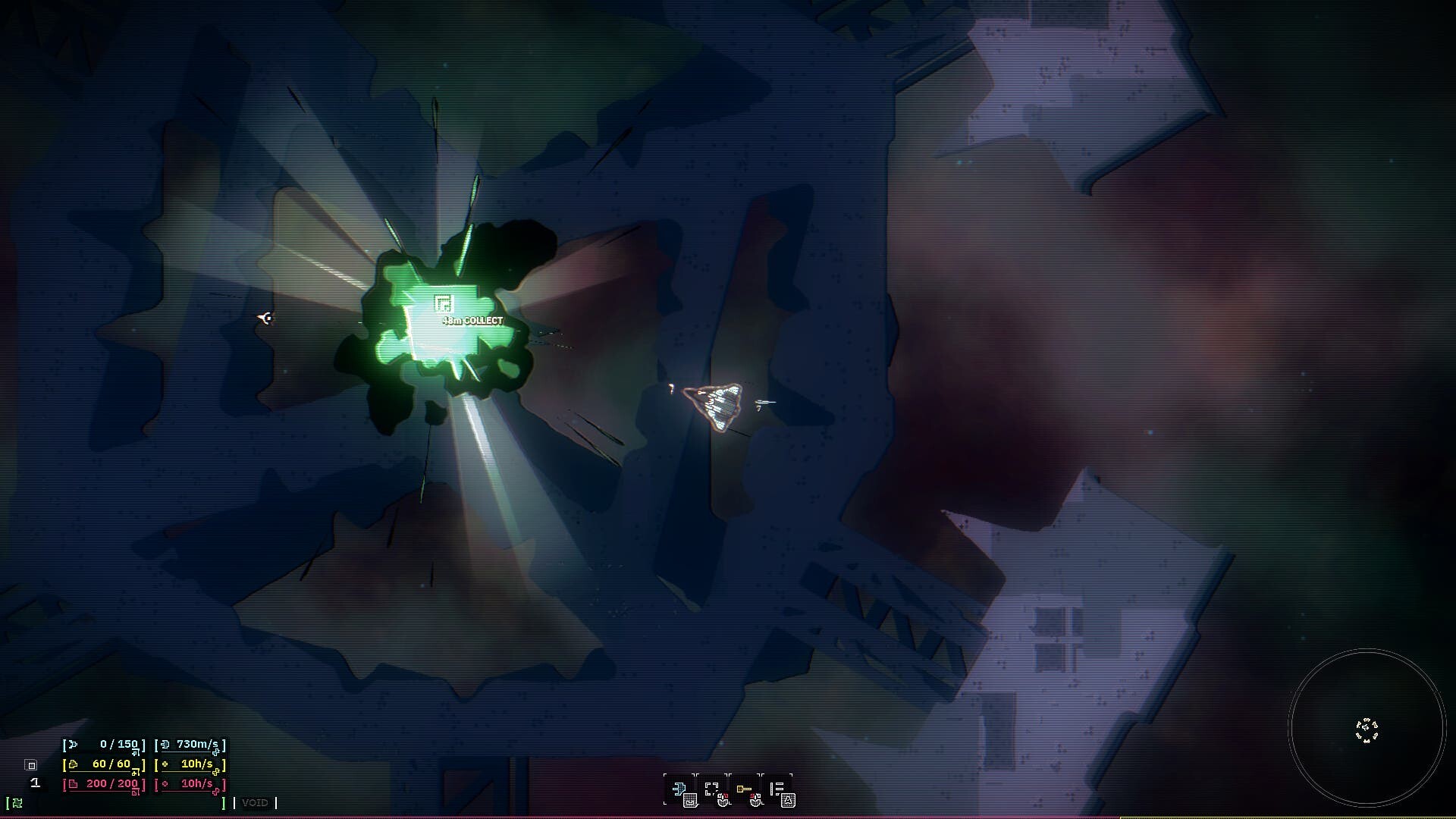Click the yellow shield icon beside the 60/60 readout

73,765
